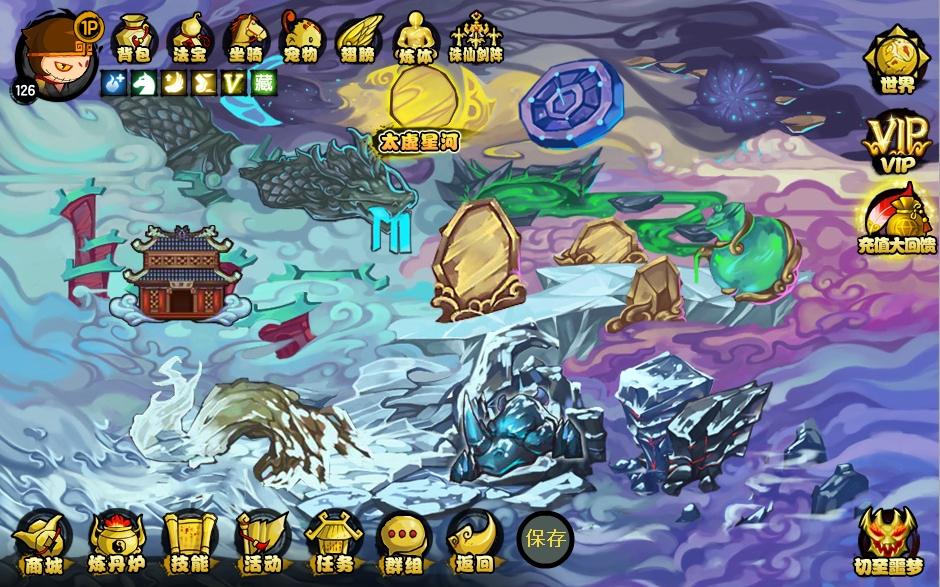Click the 返回 return button

click(473, 542)
